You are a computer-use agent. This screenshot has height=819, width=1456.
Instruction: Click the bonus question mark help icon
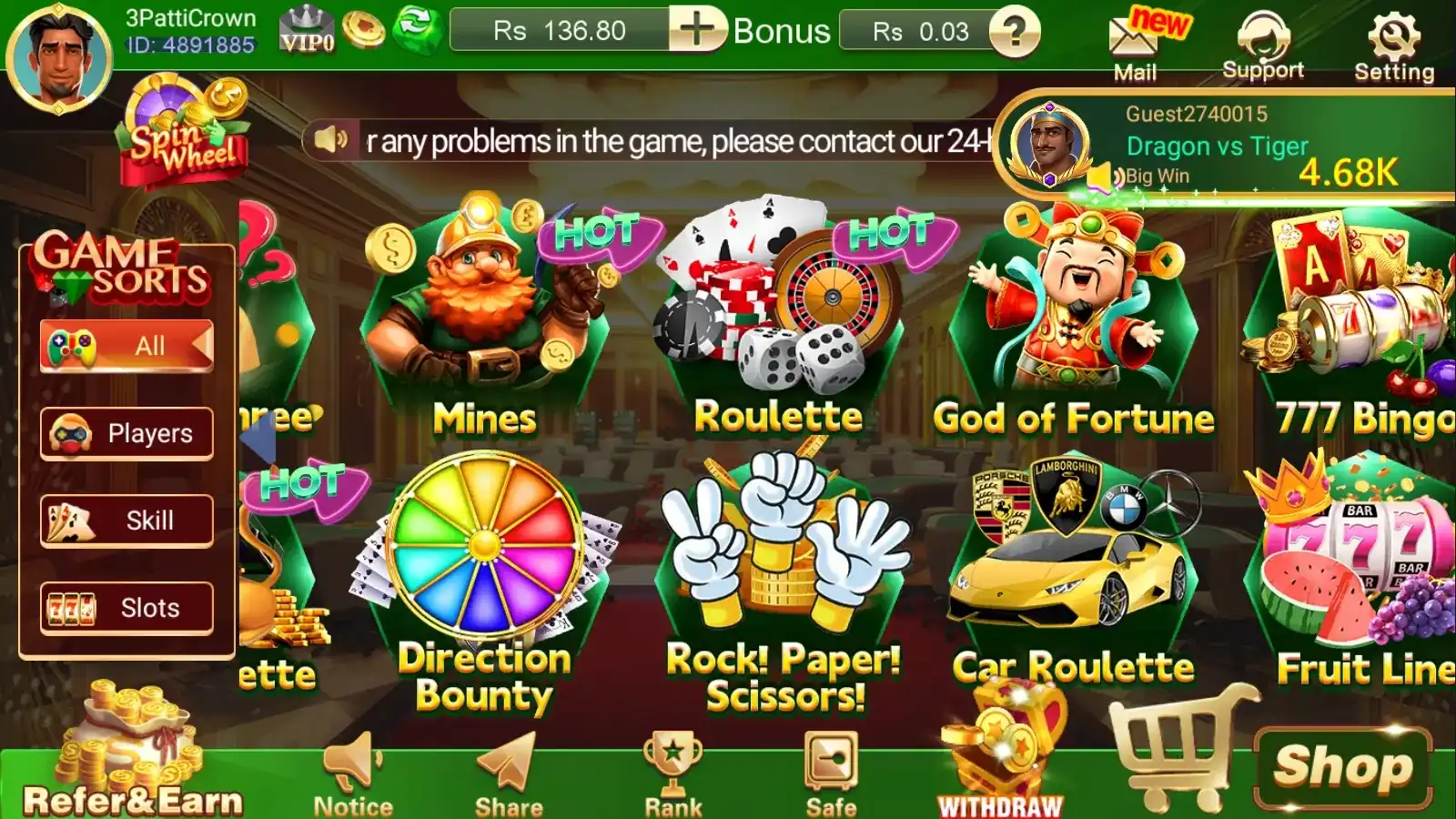(1014, 32)
